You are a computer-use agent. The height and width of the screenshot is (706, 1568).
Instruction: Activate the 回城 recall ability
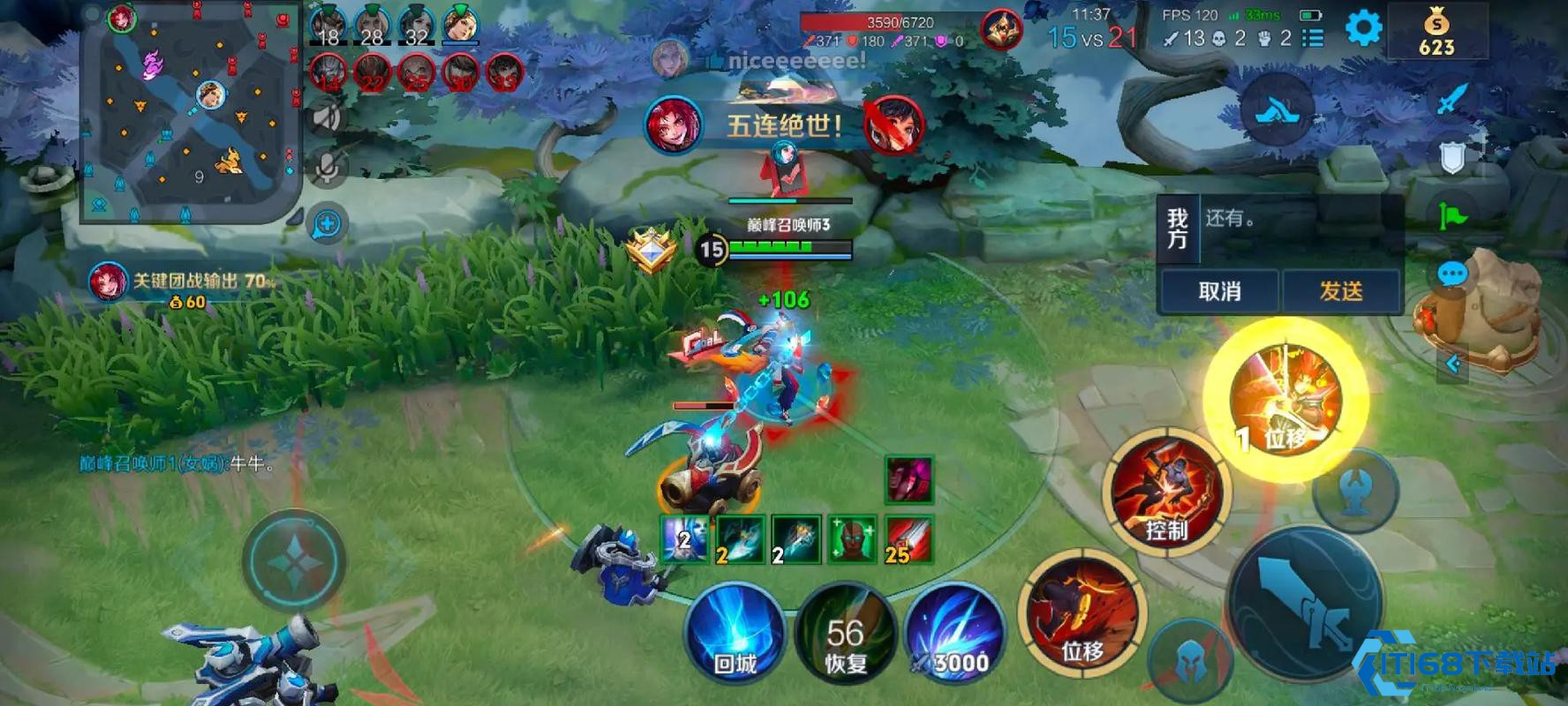(735, 633)
